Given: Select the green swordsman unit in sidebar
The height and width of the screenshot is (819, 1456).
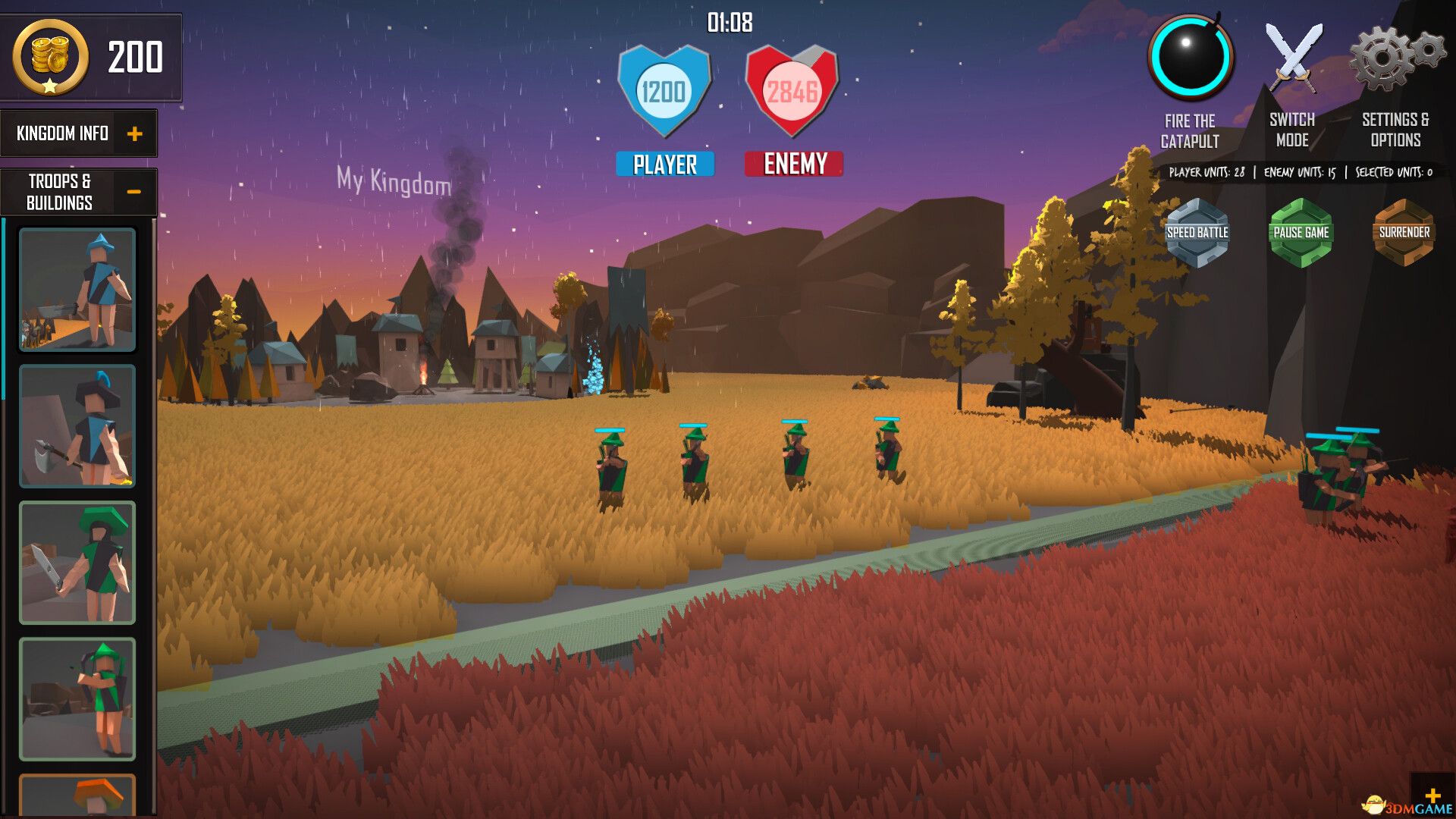Looking at the screenshot, I should tap(76, 561).
